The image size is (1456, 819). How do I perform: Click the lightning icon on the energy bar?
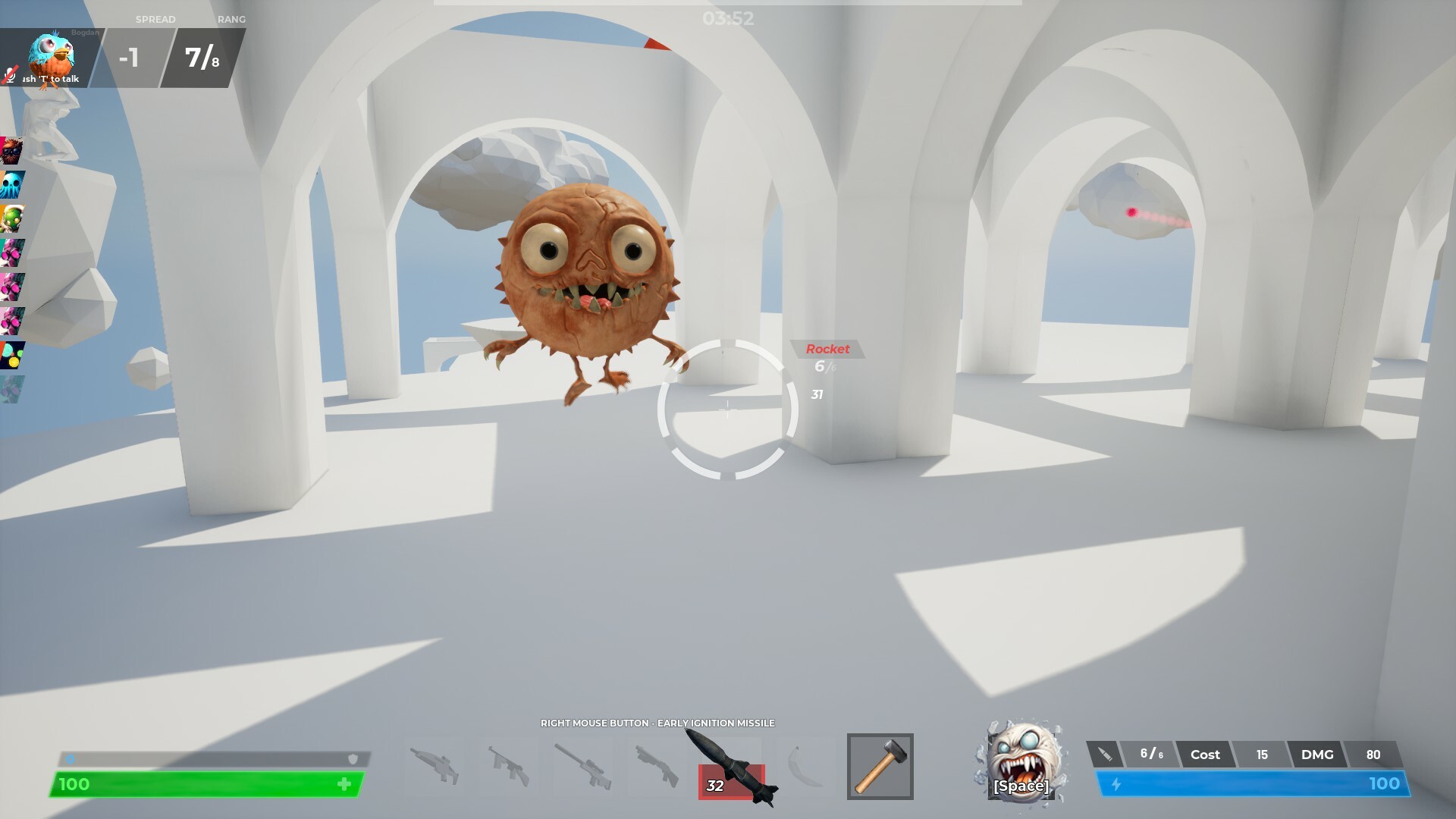(1116, 785)
